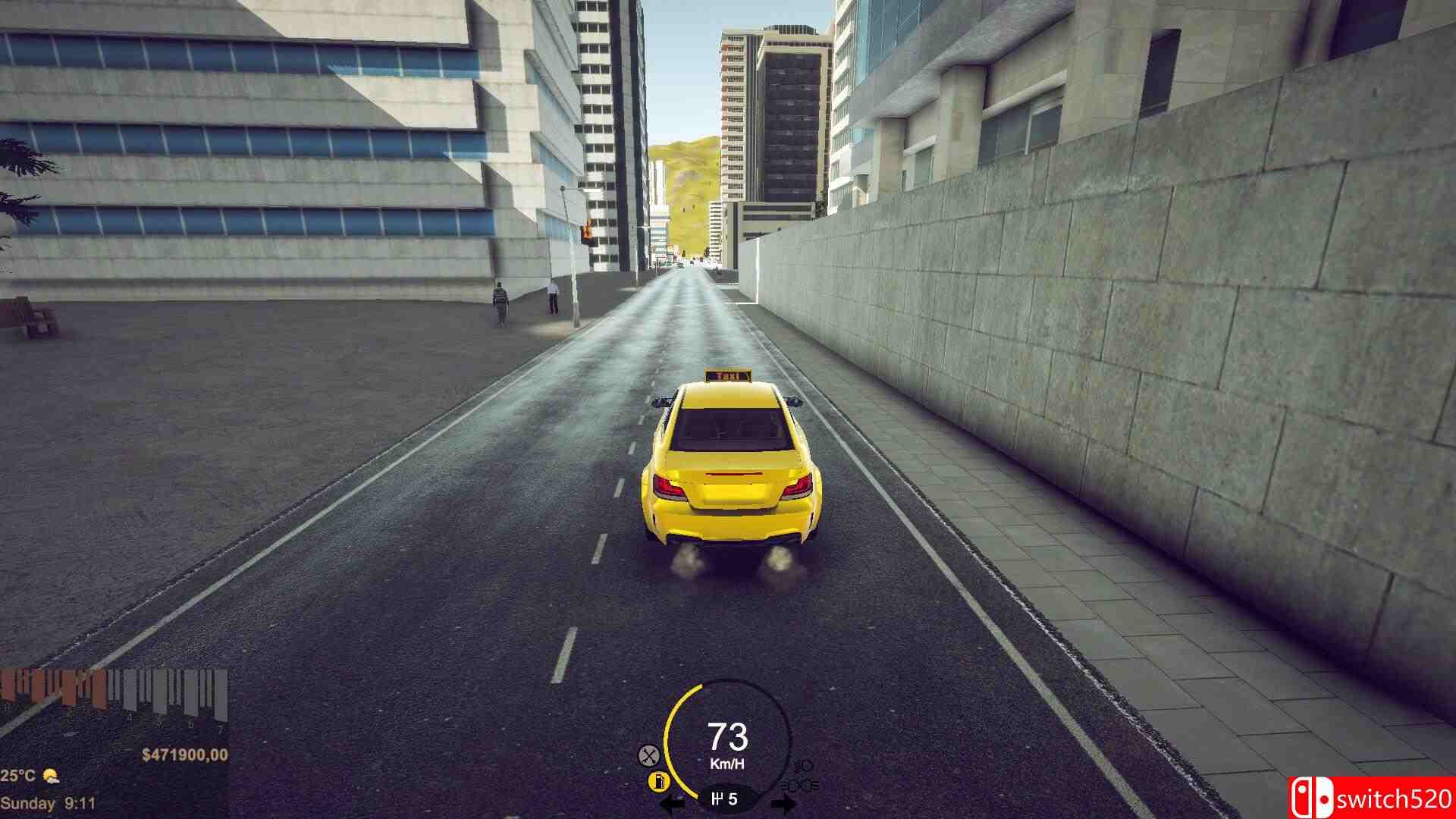Click the Km/H unit label
The width and height of the screenshot is (1456, 819).
point(727,762)
